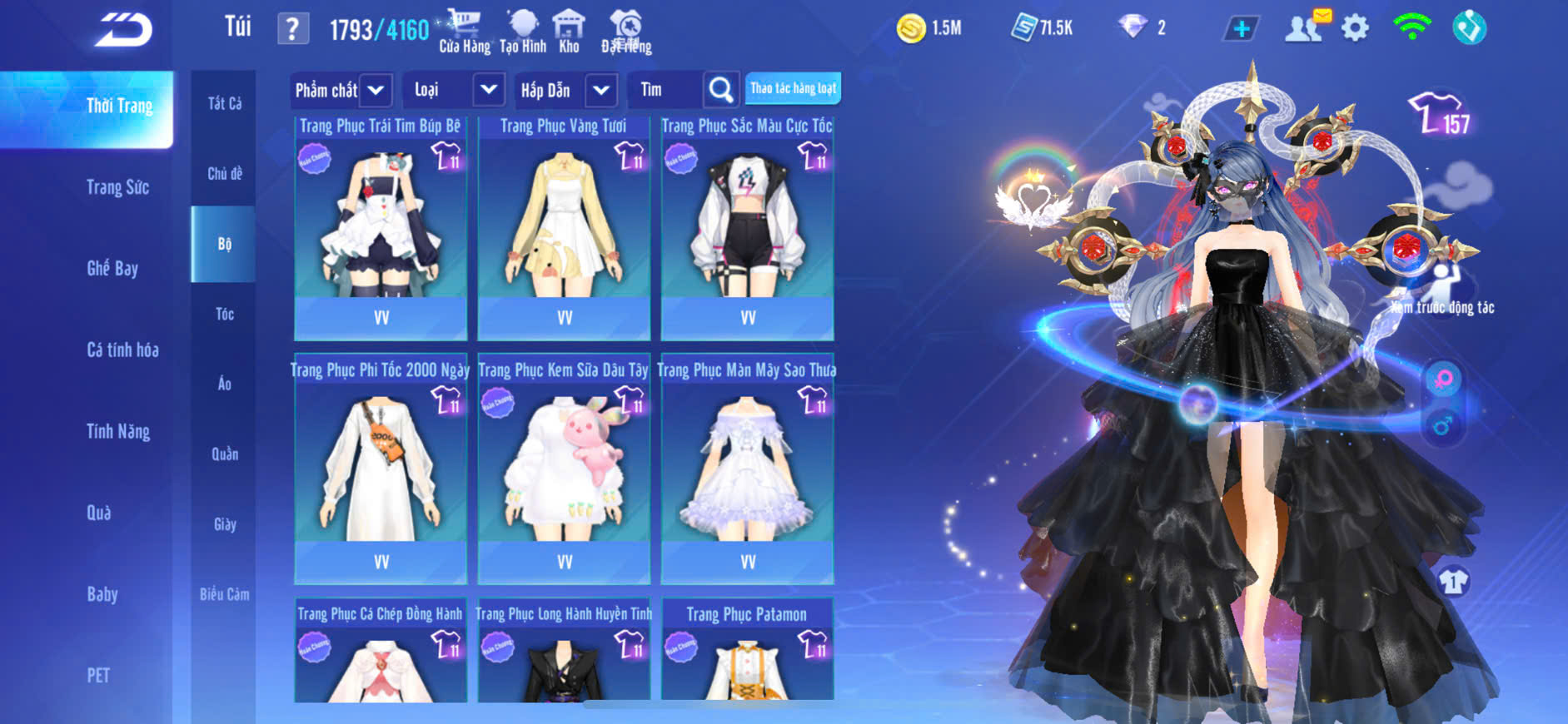Open the Loại type dropdown
The width and height of the screenshot is (1568, 724).
pos(454,90)
